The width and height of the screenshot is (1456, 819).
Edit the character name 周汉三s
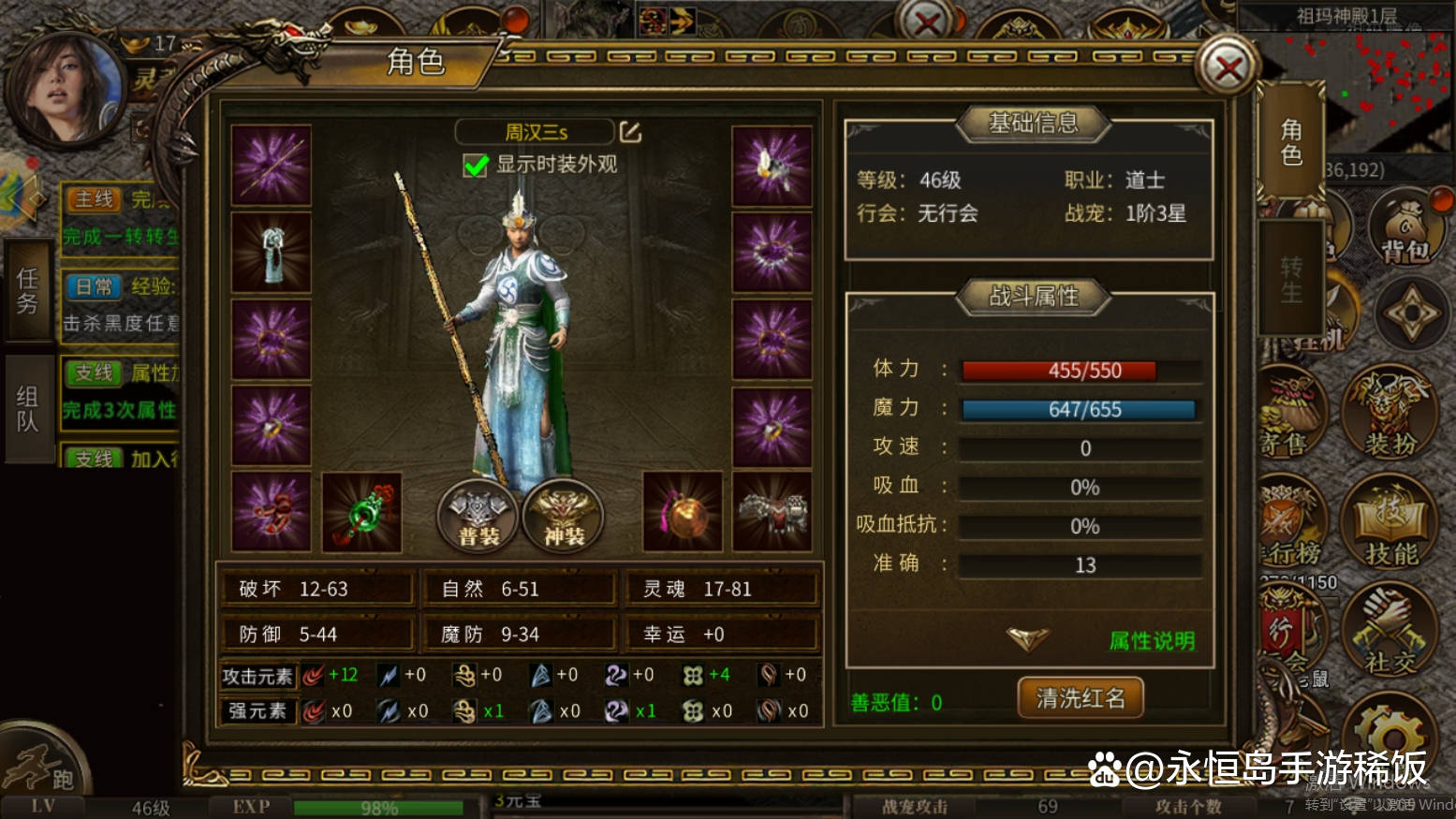(630, 133)
